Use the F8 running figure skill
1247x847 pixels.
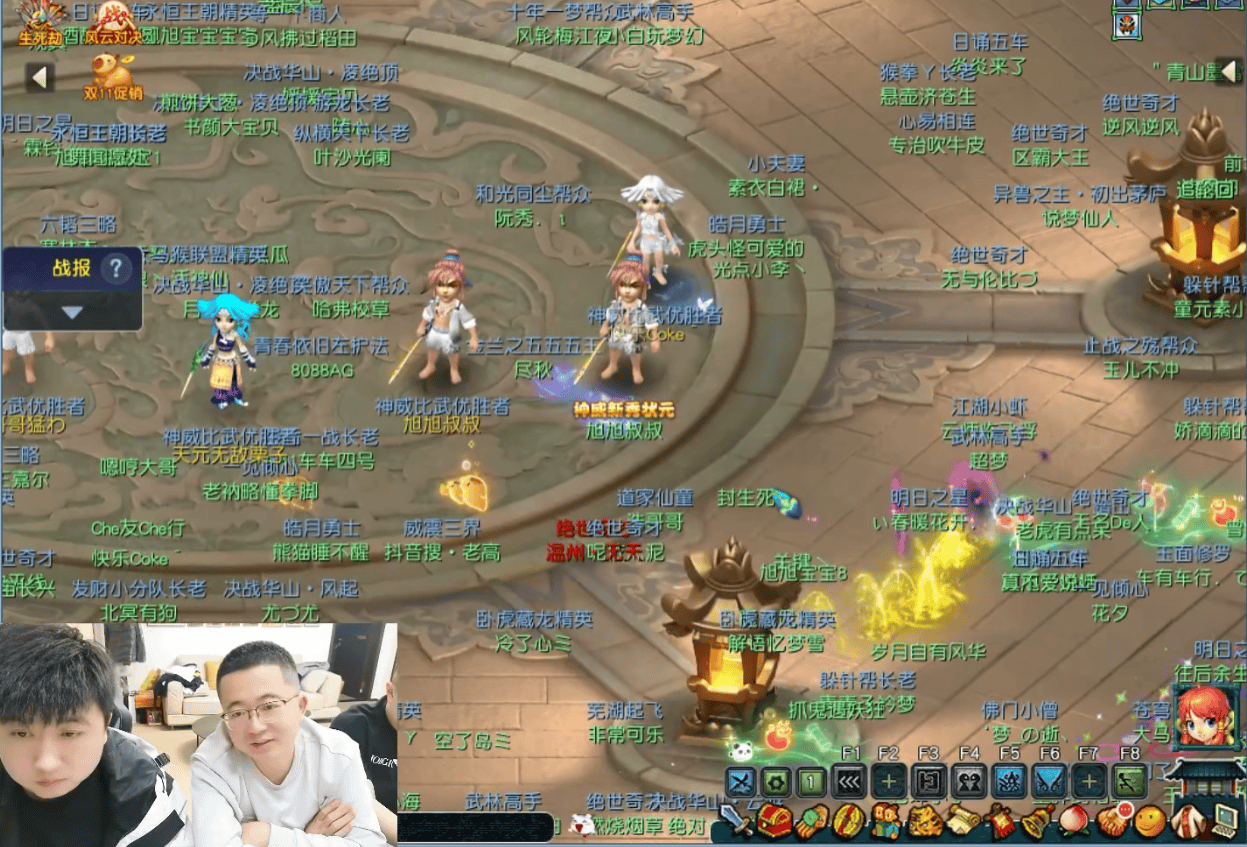click(1129, 780)
